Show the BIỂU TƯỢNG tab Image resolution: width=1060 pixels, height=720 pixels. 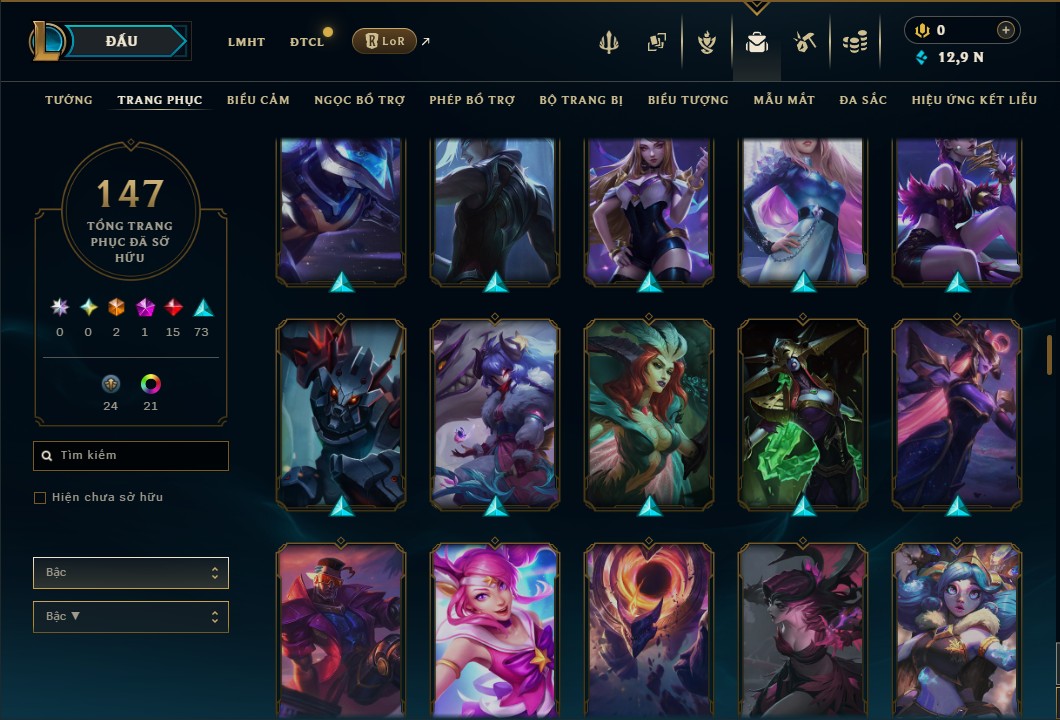[688, 100]
